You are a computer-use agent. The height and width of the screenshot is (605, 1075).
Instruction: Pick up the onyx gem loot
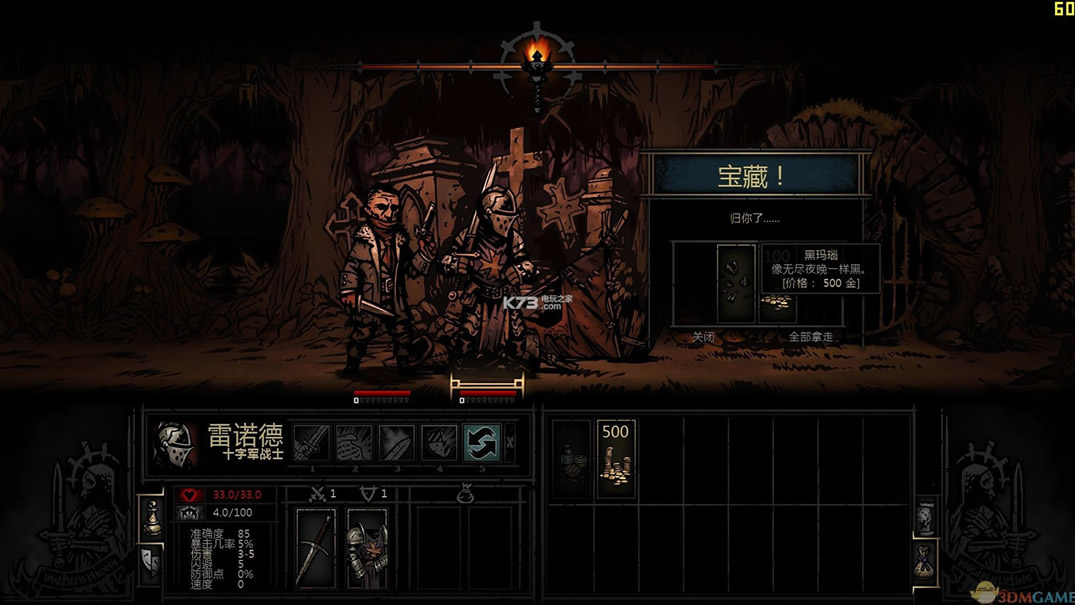click(x=736, y=283)
